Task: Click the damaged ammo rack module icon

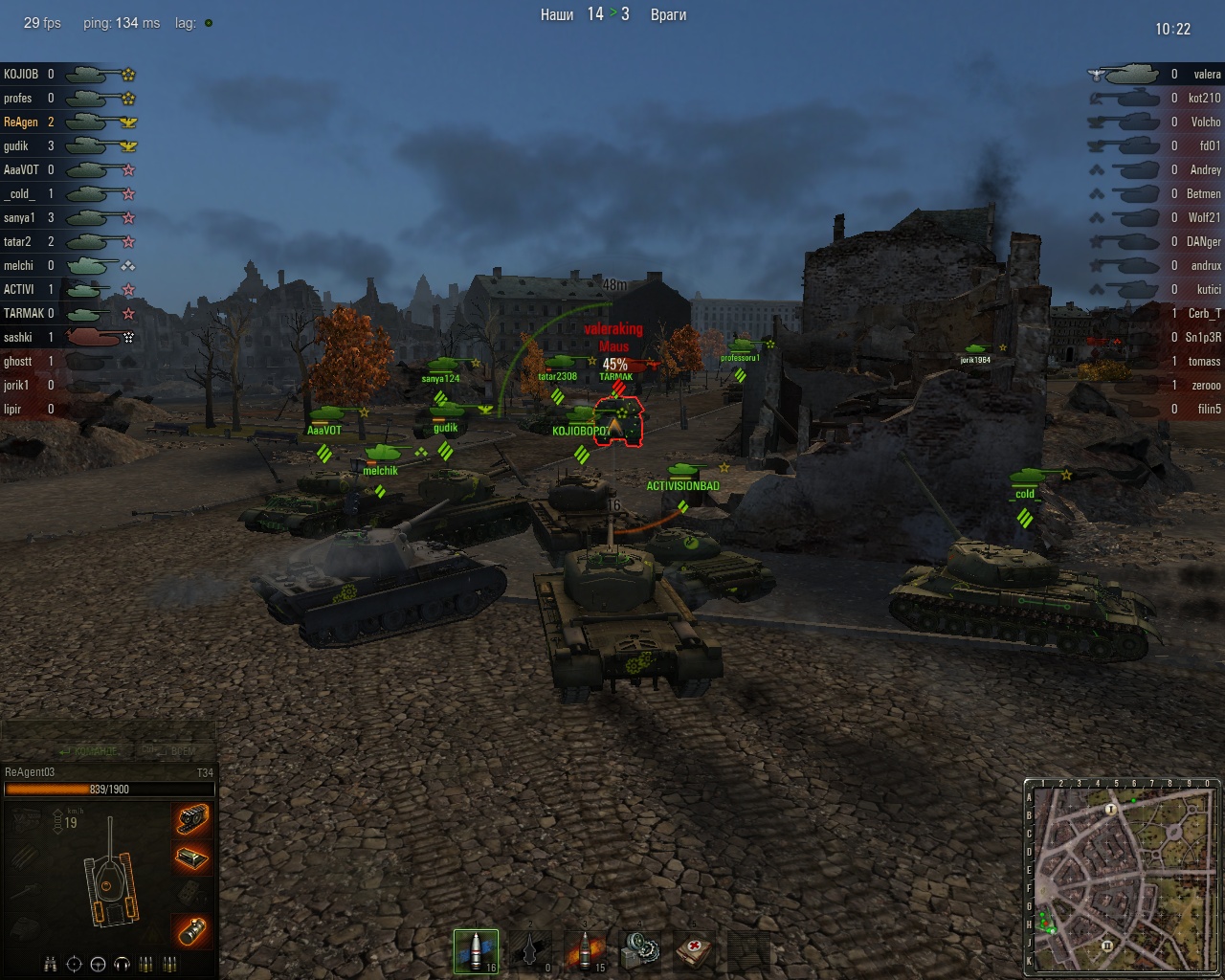Action: click(x=192, y=857)
